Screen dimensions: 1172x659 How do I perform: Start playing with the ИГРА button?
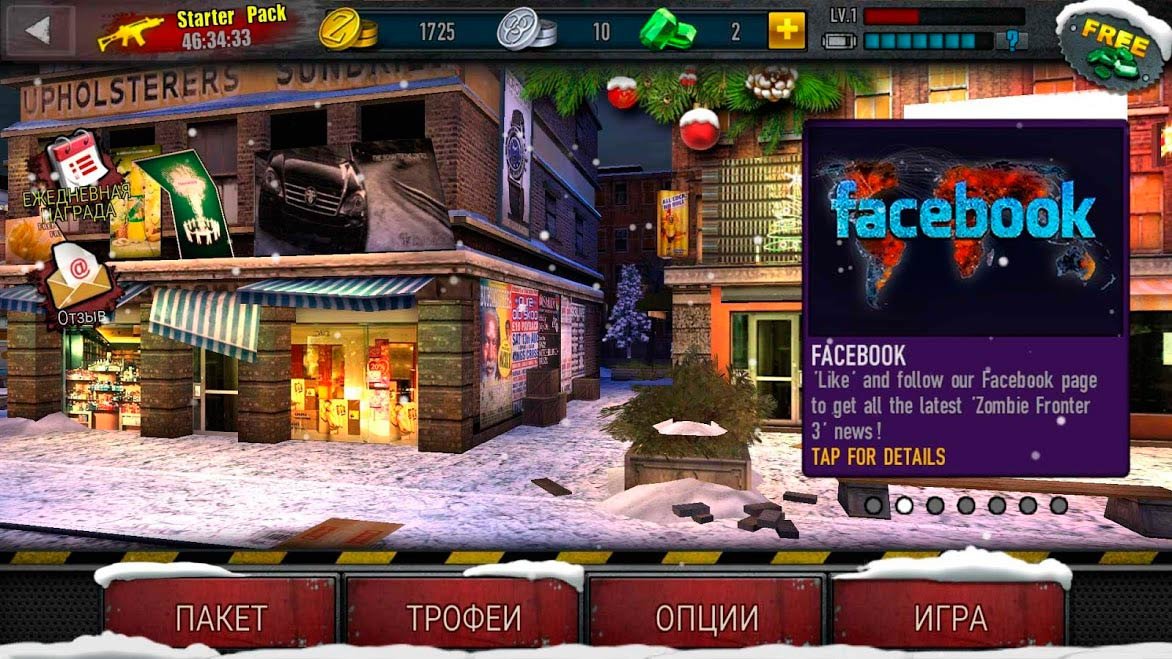[949, 614]
